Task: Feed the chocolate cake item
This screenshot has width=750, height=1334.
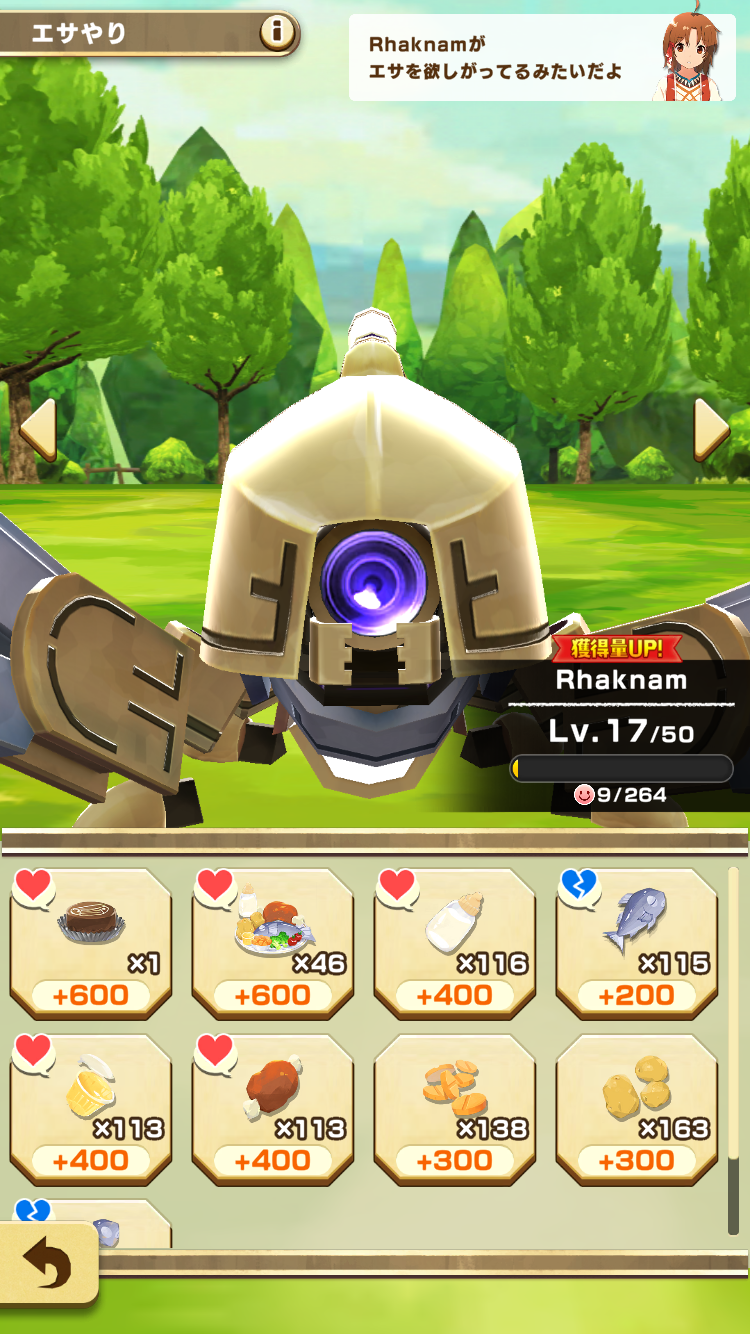Action: [x=91, y=942]
